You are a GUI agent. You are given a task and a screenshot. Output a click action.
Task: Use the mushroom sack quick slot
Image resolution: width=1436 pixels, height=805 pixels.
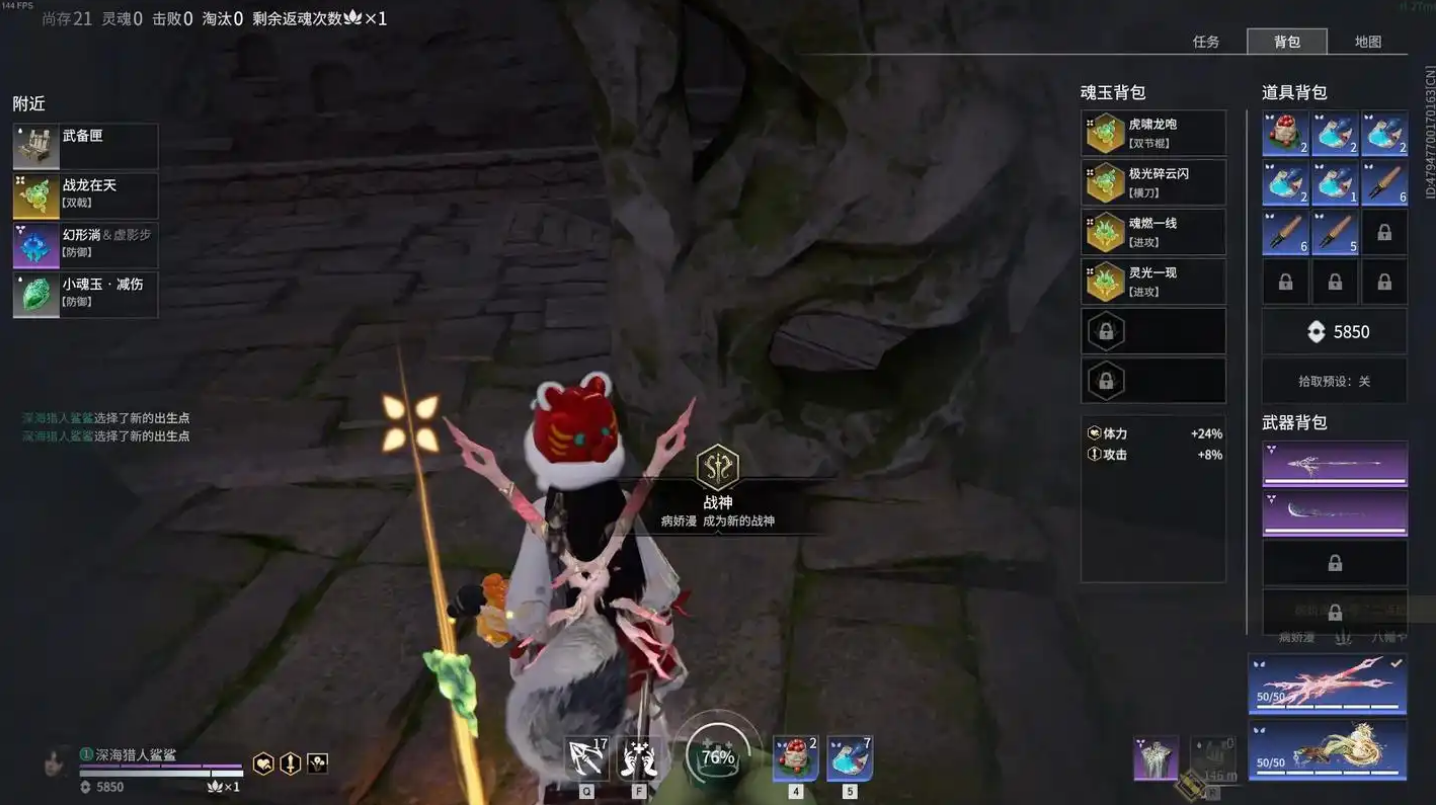(x=795, y=759)
